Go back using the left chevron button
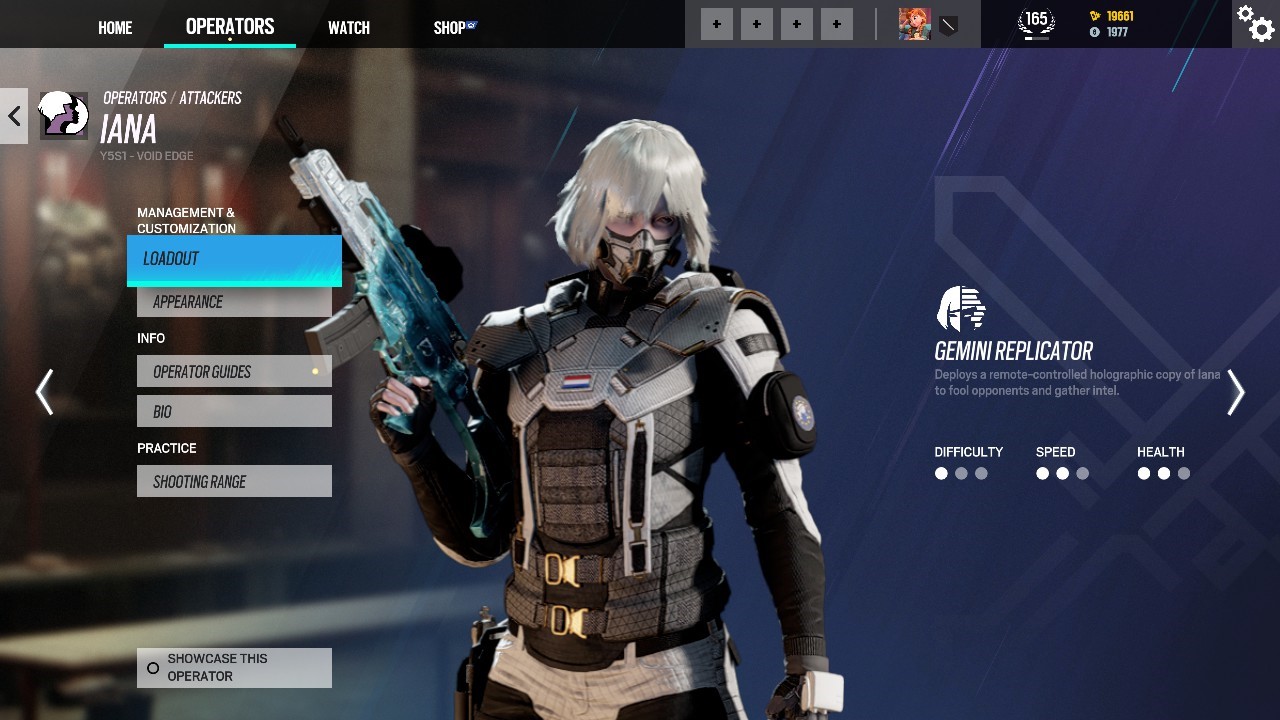The height and width of the screenshot is (720, 1280). (14, 116)
